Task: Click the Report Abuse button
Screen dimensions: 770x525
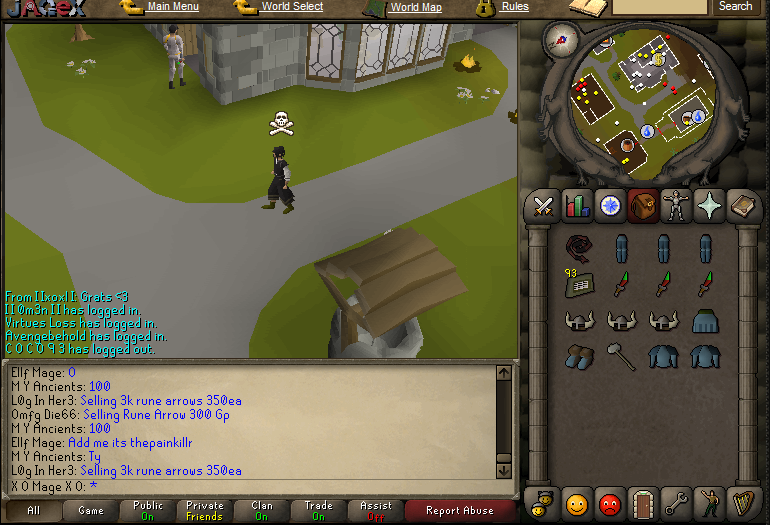Action: pos(461,511)
